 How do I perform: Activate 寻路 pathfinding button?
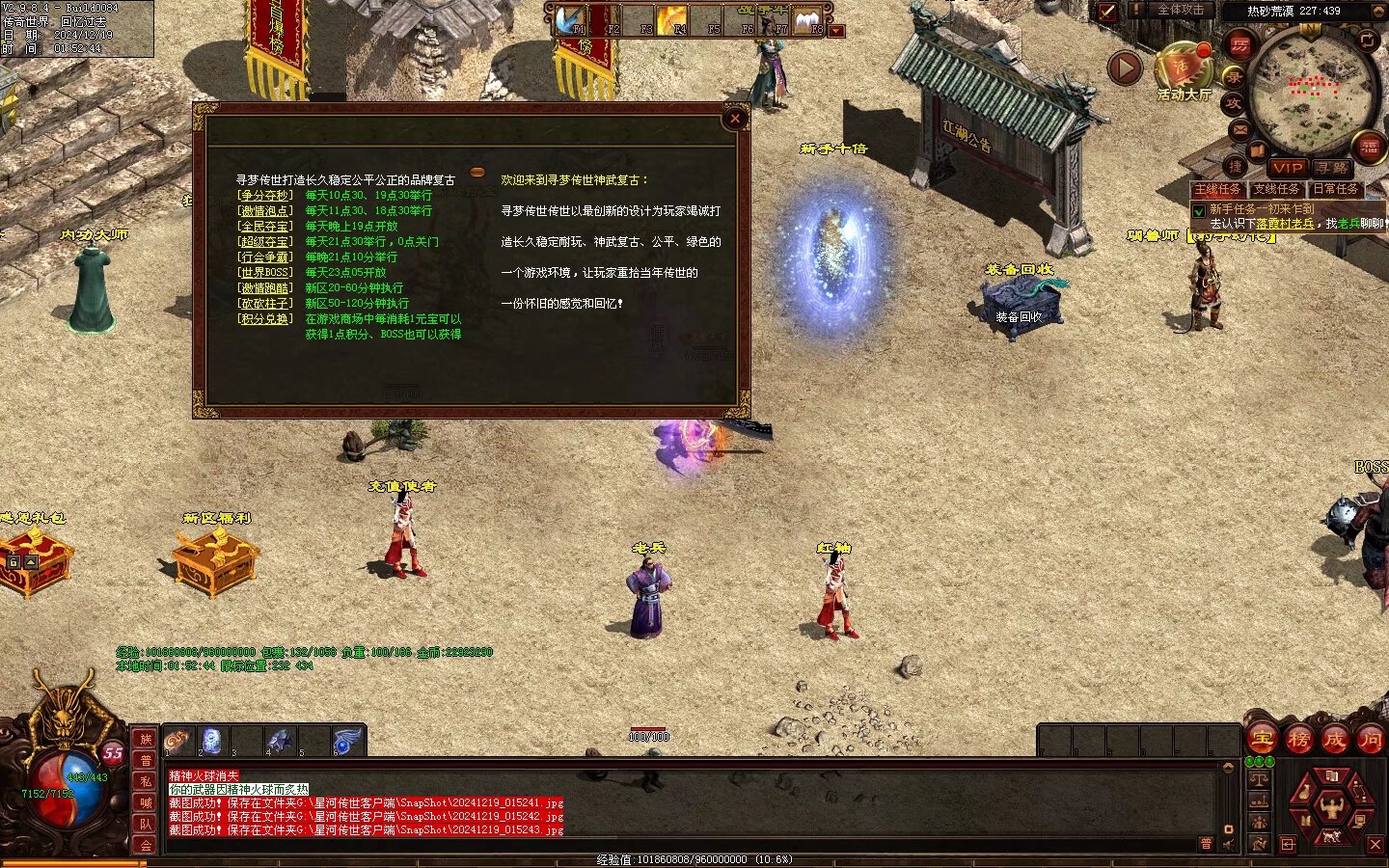coord(1332,168)
